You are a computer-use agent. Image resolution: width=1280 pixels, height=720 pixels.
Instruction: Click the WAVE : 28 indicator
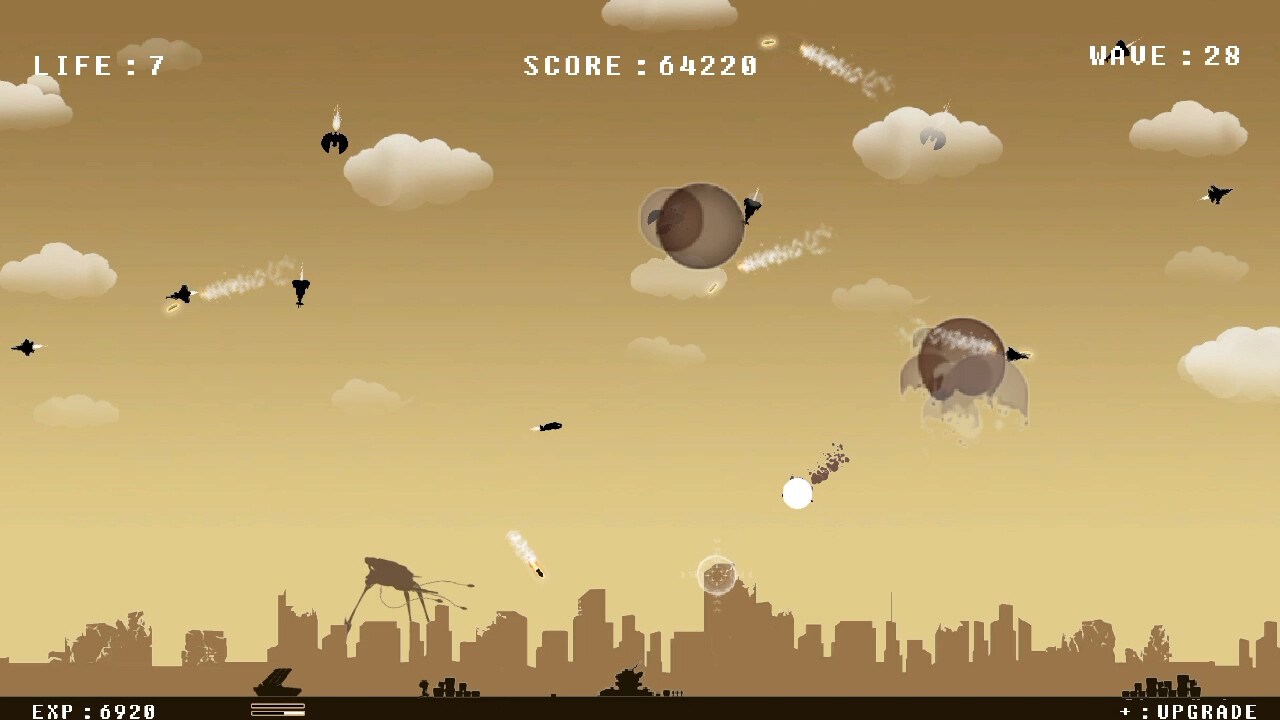(1165, 55)
